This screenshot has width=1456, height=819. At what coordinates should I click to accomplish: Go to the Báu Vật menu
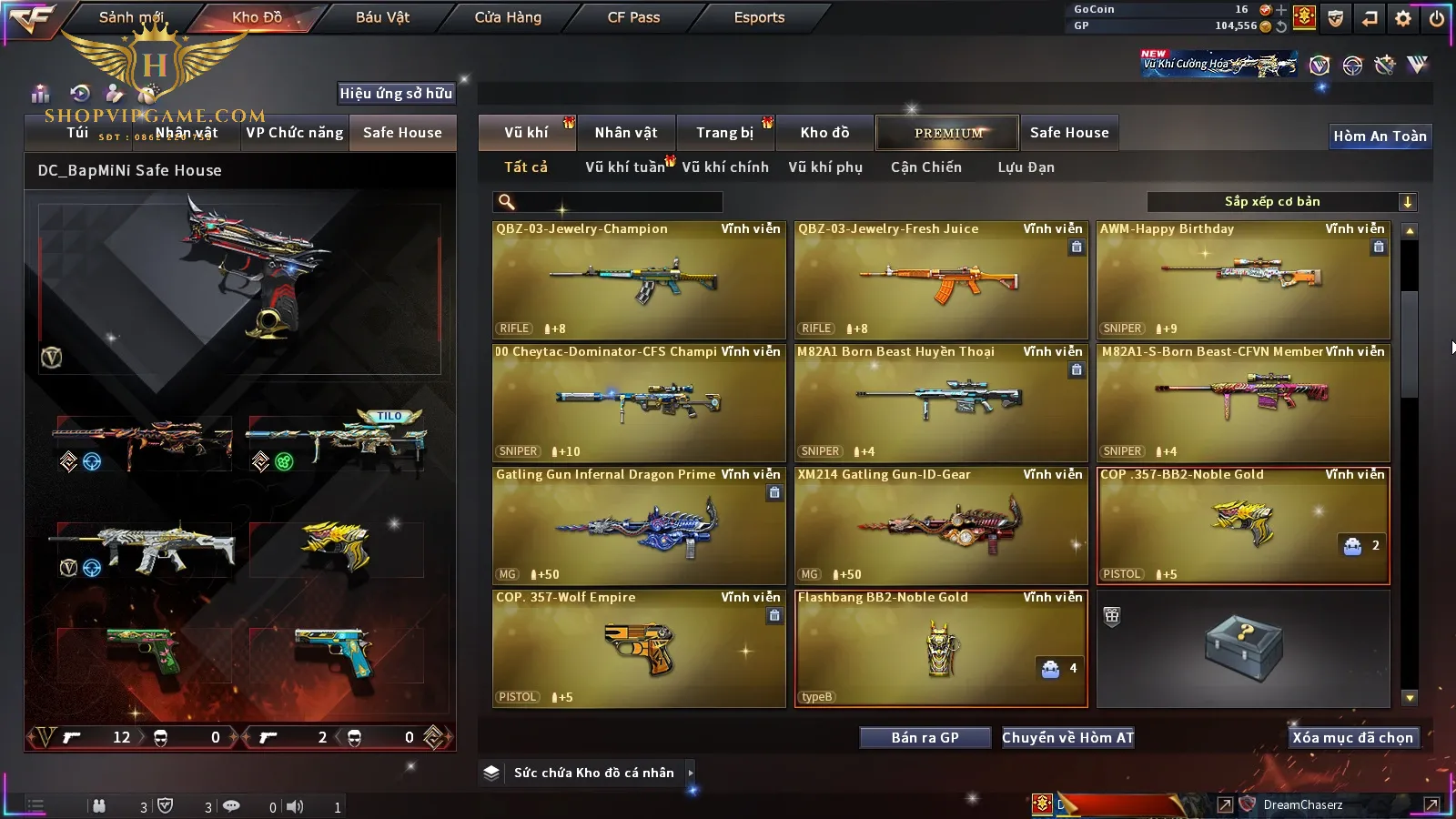pyautogui.click(x=382, y=17)
